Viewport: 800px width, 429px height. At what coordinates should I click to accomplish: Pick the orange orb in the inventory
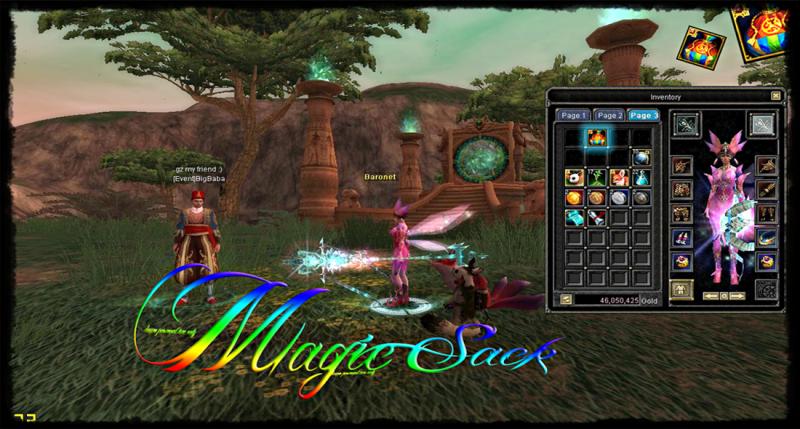tap(573, 198)
